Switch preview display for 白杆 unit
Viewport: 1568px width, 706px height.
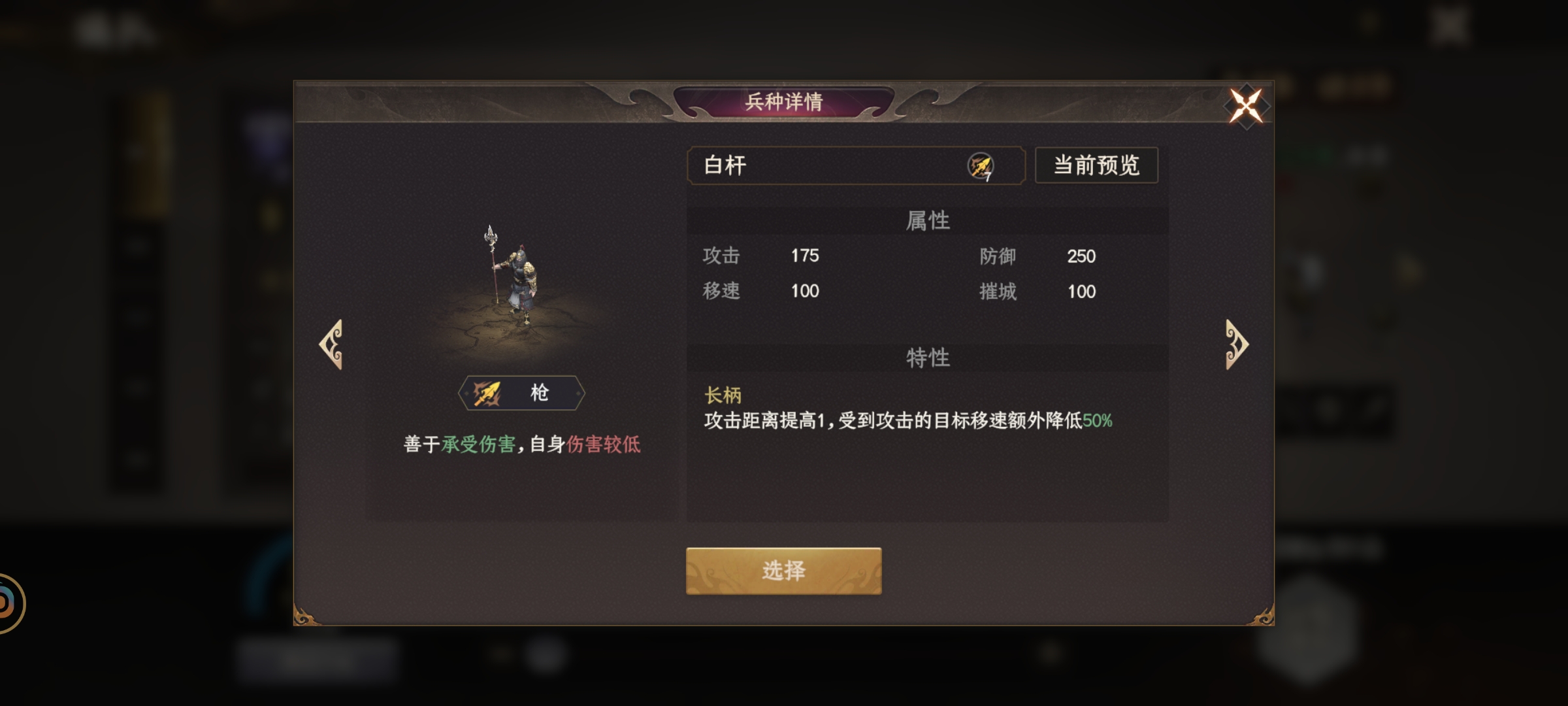pyautogui.click(x=1096, y=166)
